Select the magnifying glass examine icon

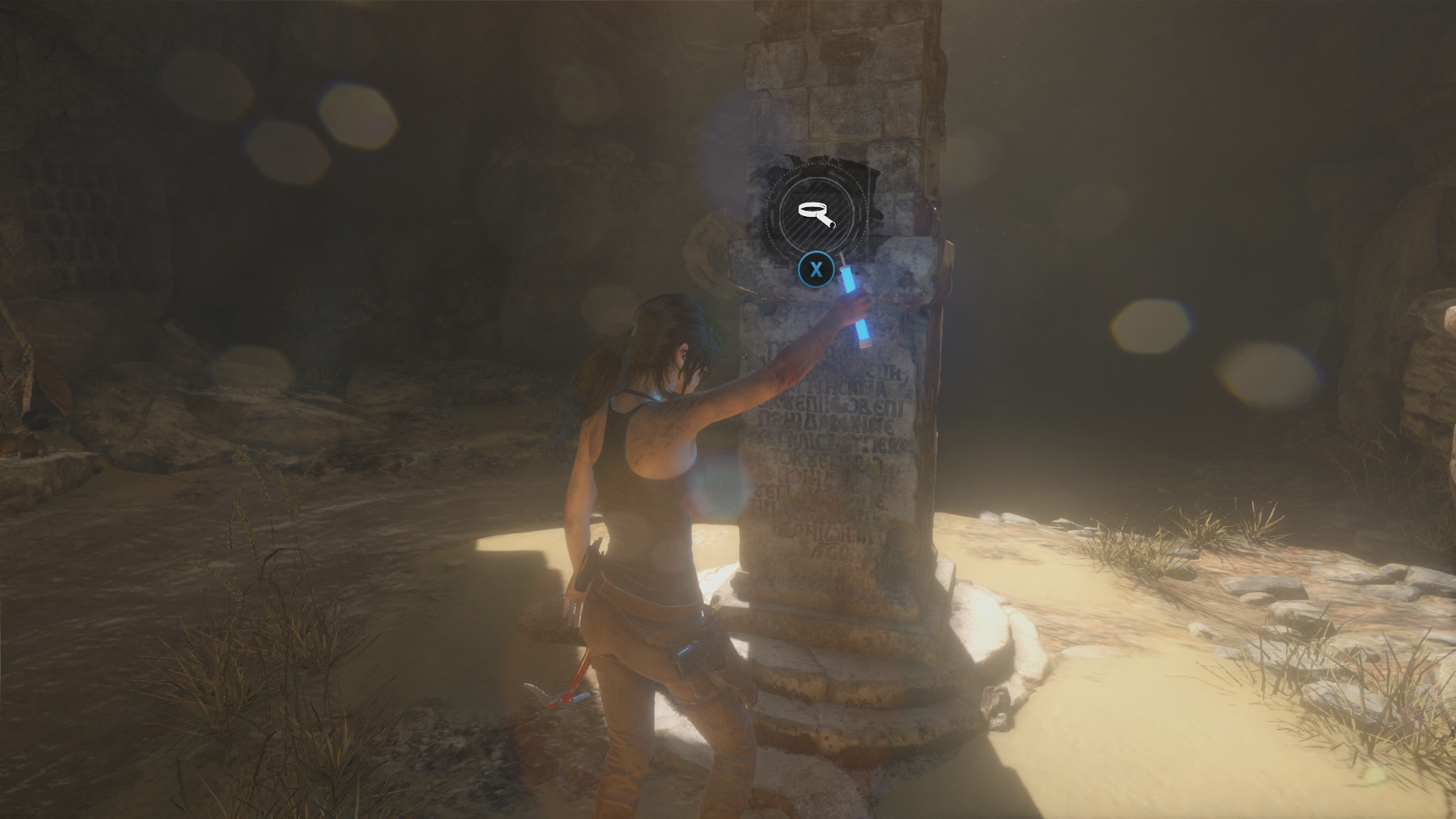pos(815,213)
